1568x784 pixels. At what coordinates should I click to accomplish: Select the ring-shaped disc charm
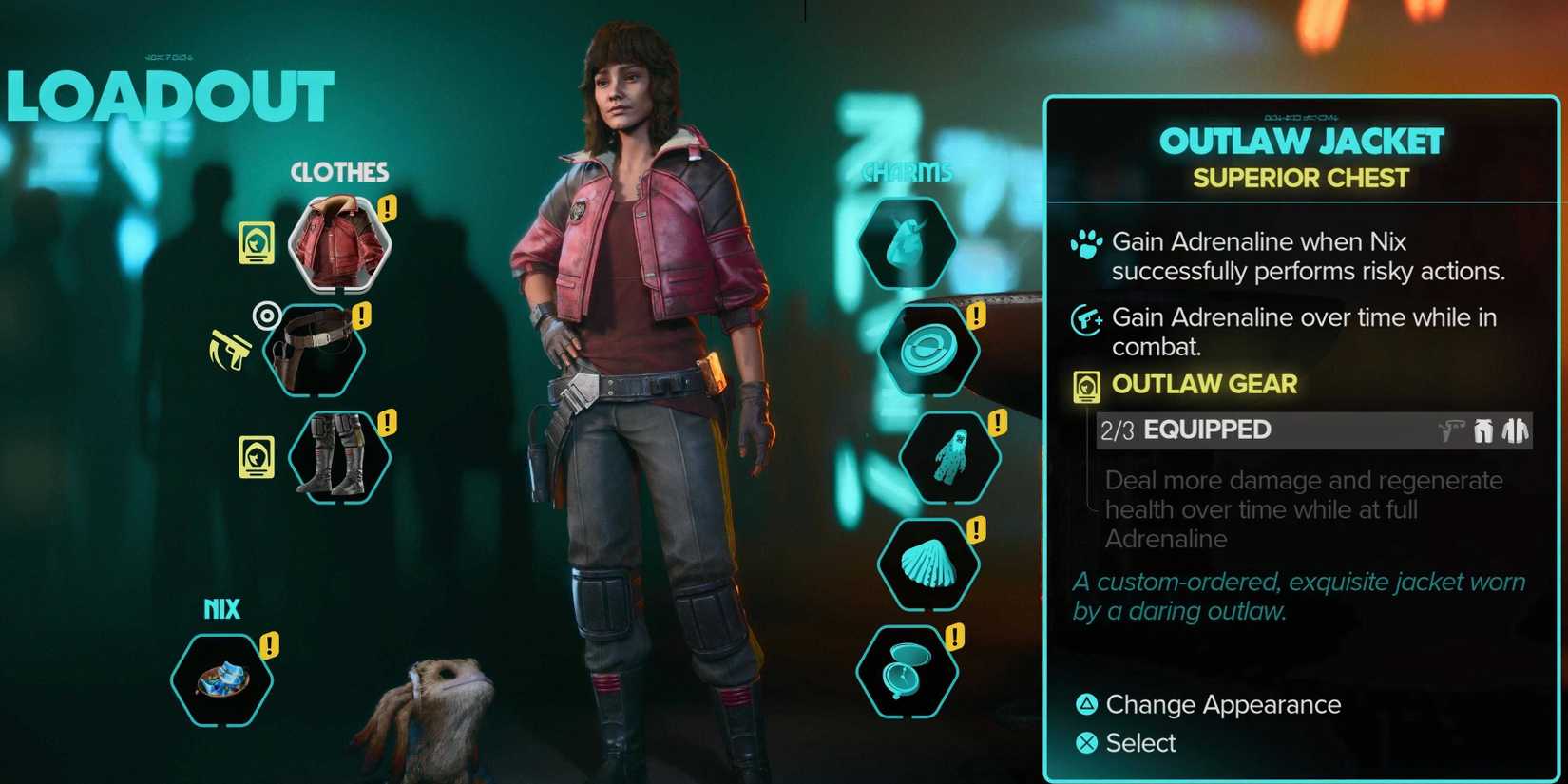[x=928, y=346]
